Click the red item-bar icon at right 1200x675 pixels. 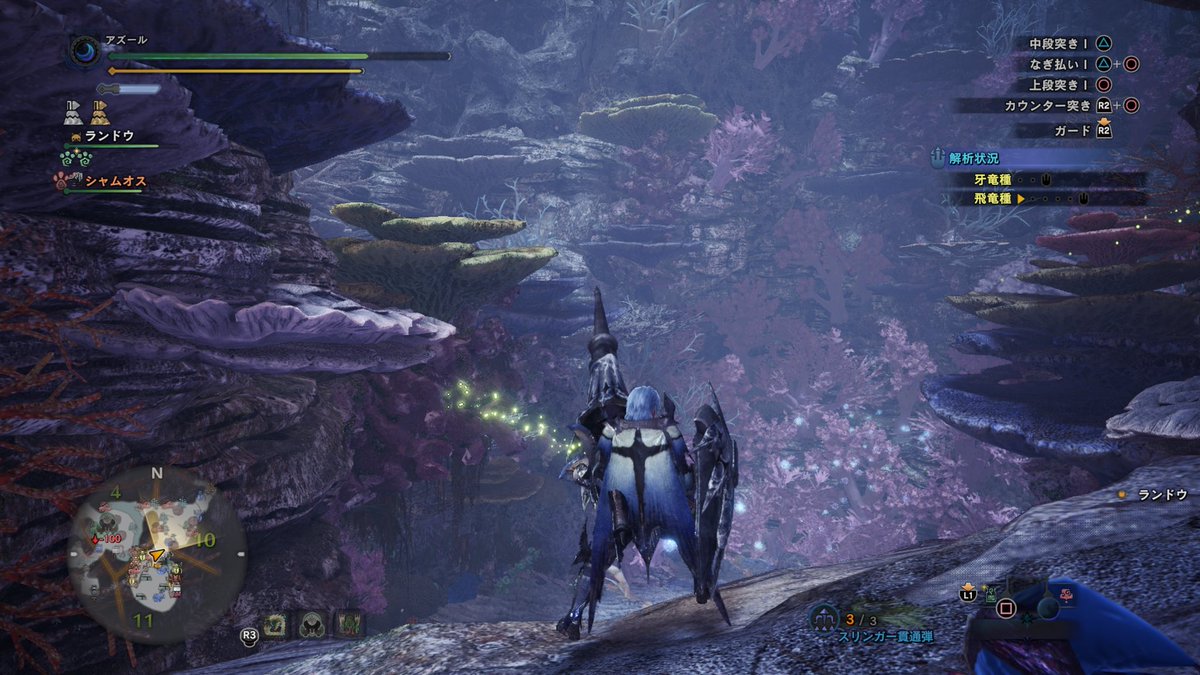point(1068,594)
